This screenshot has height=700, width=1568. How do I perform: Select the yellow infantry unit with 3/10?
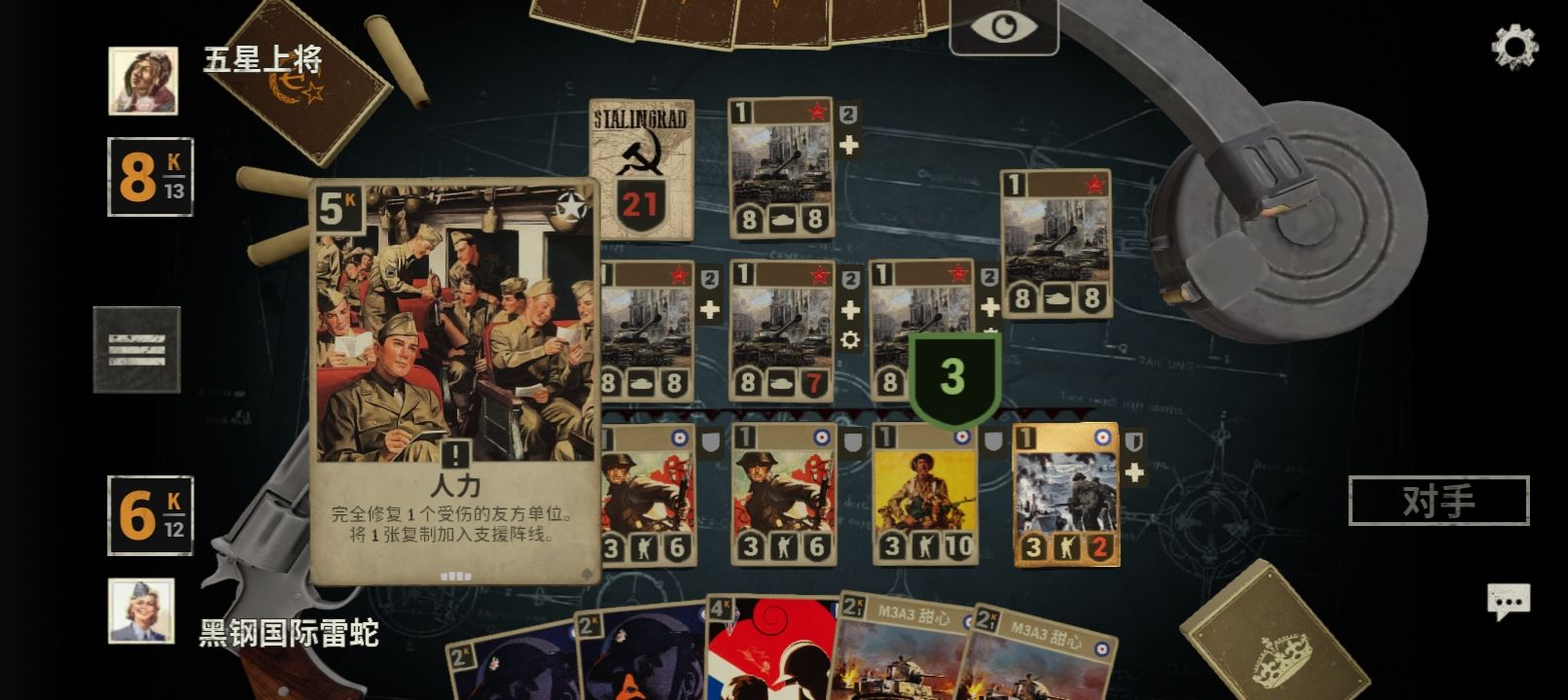click(924, 494)
